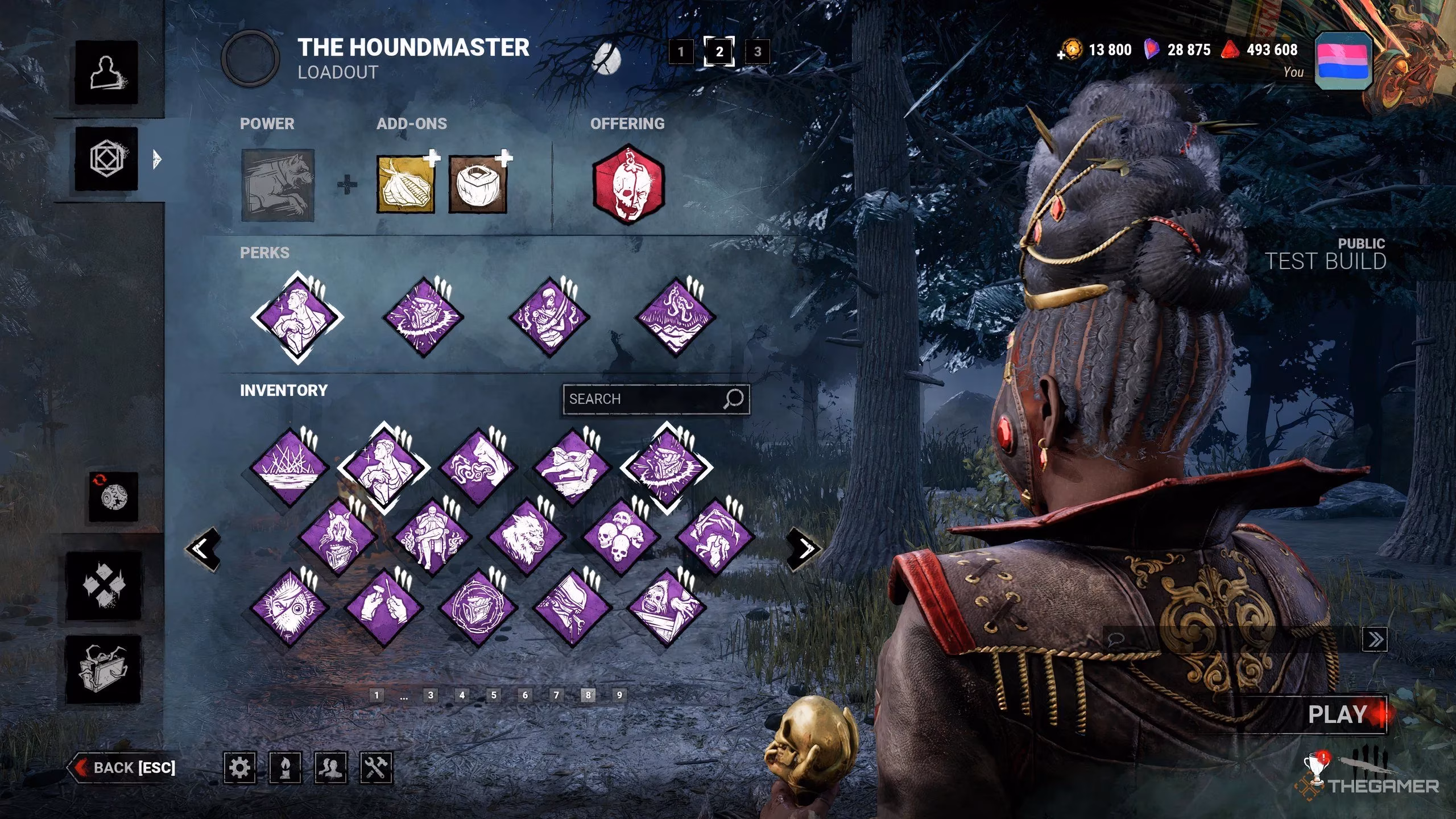Jump to inventory page 9

[x=619, y=694]
